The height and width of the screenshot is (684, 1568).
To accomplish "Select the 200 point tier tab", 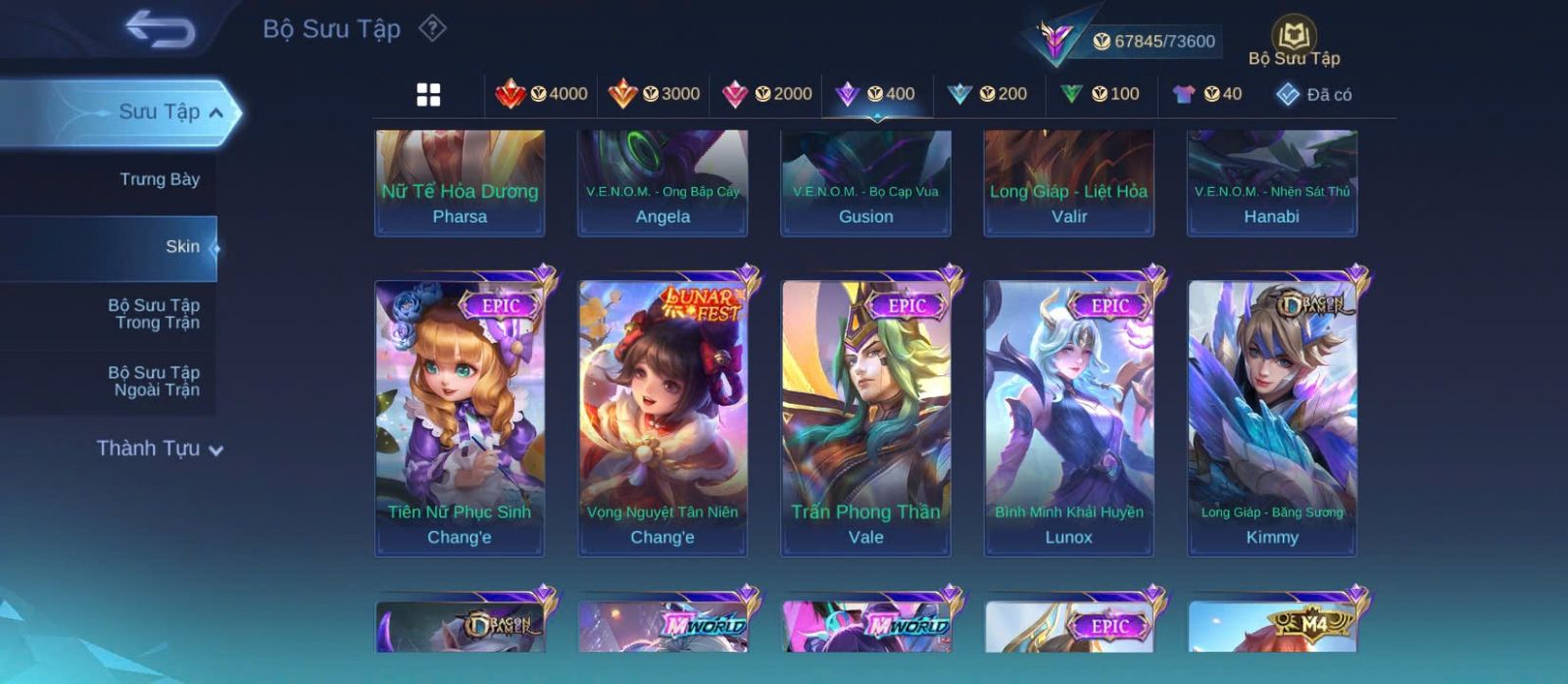I will [988, 94].
